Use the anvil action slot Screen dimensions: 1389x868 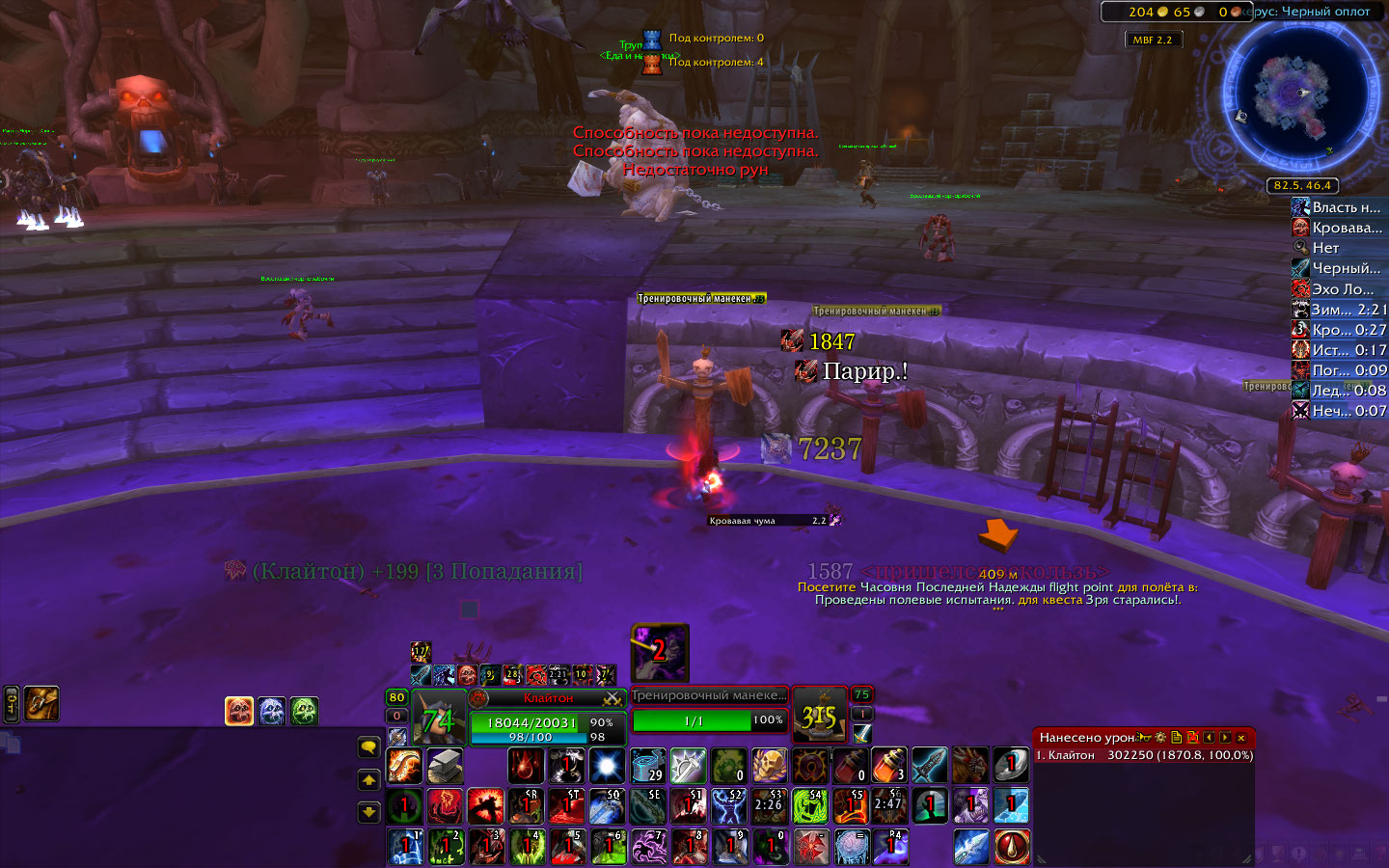(x=445, y=767)
